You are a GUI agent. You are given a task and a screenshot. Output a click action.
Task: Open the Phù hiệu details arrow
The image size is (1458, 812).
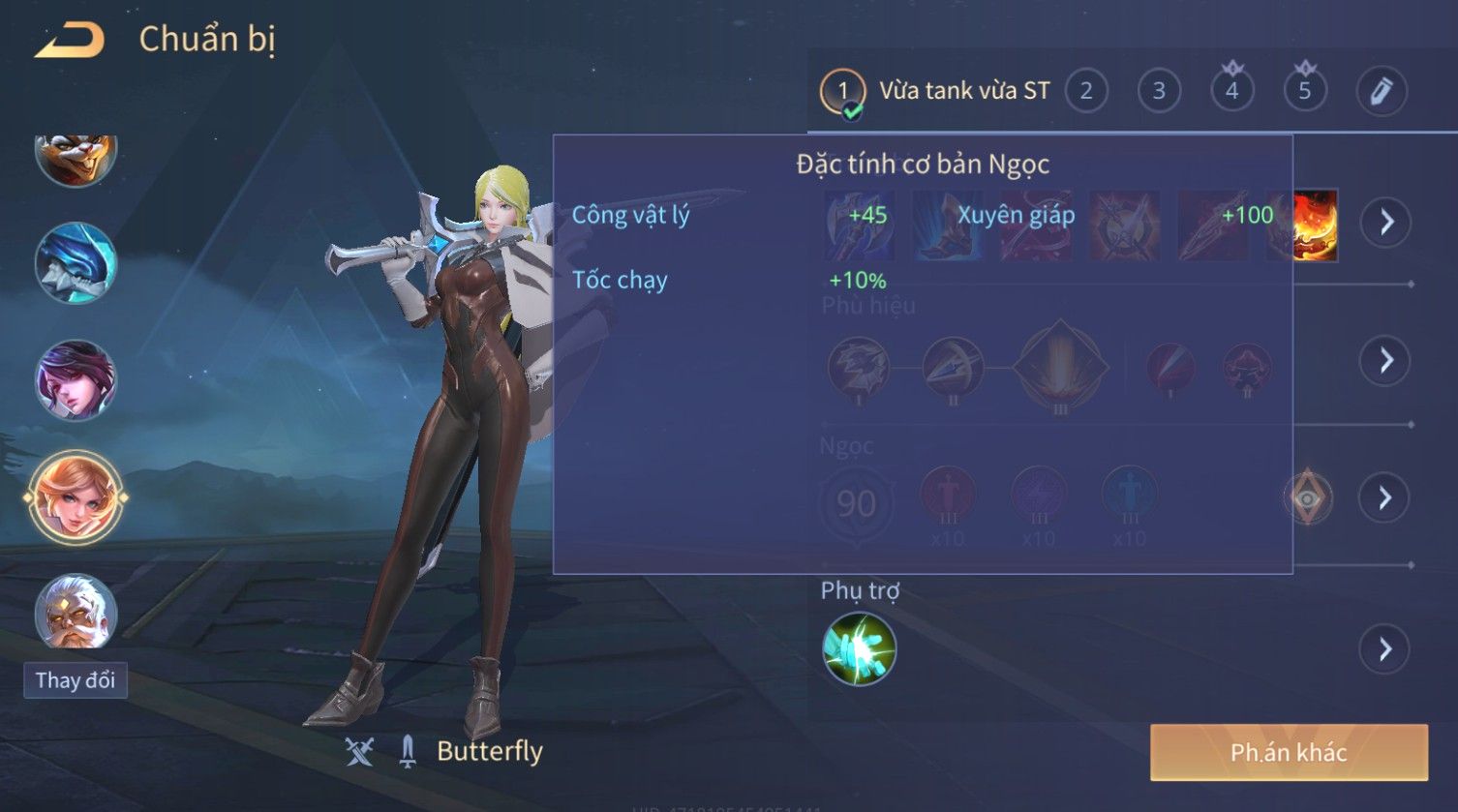1385,361
